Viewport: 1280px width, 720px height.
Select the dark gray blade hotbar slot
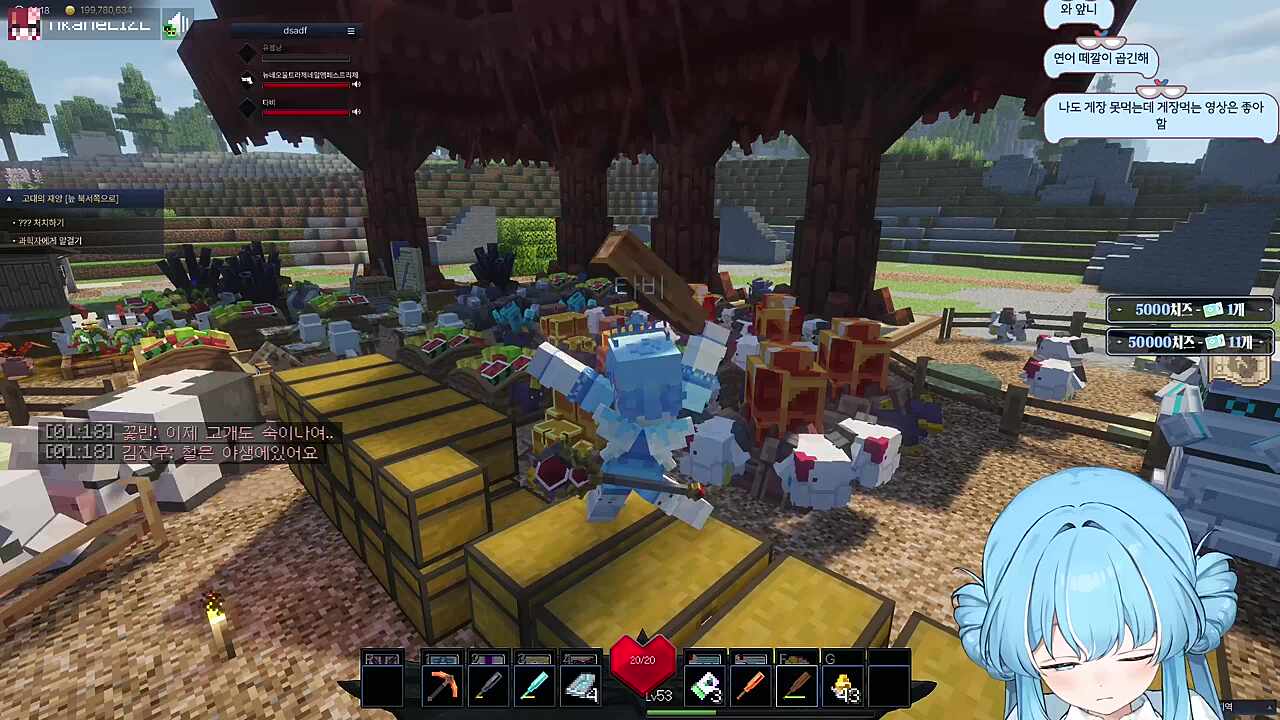(487, 686)
